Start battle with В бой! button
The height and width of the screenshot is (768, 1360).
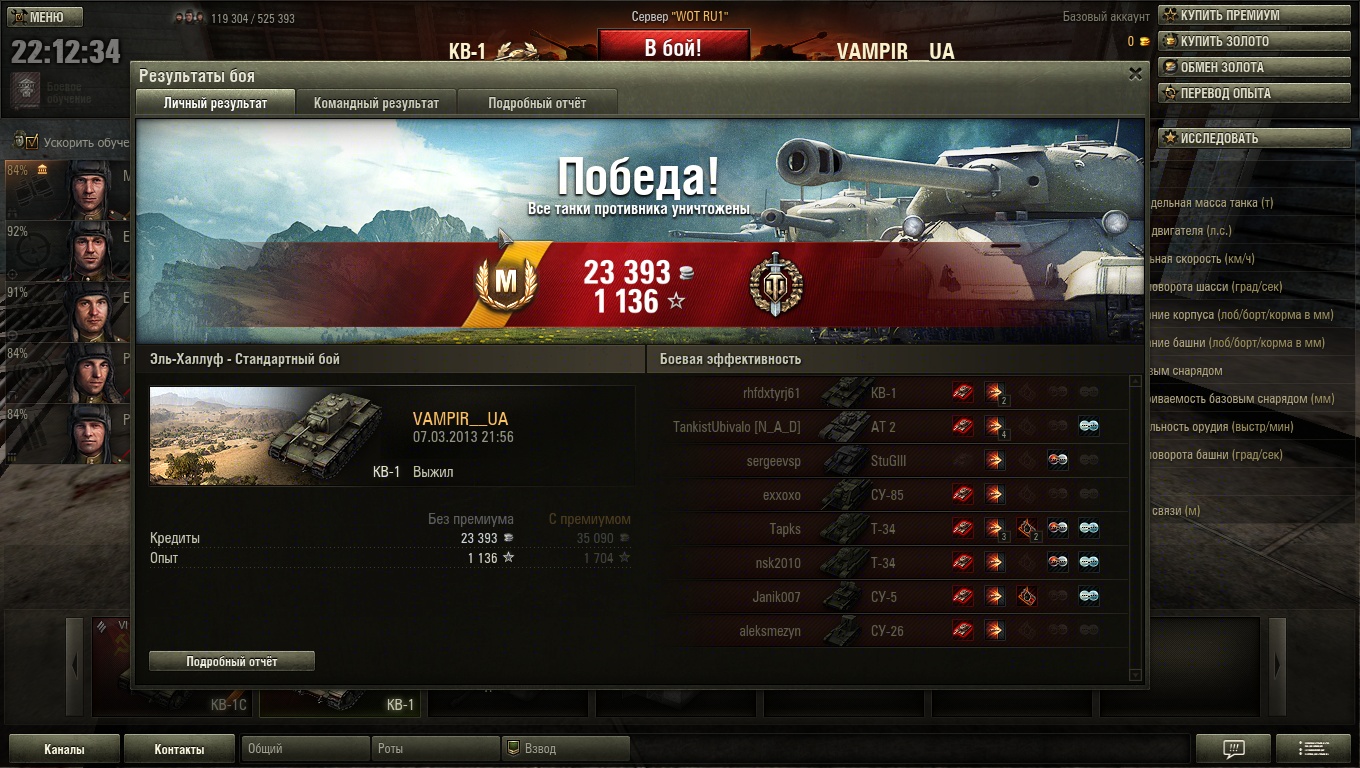[672, 48]
